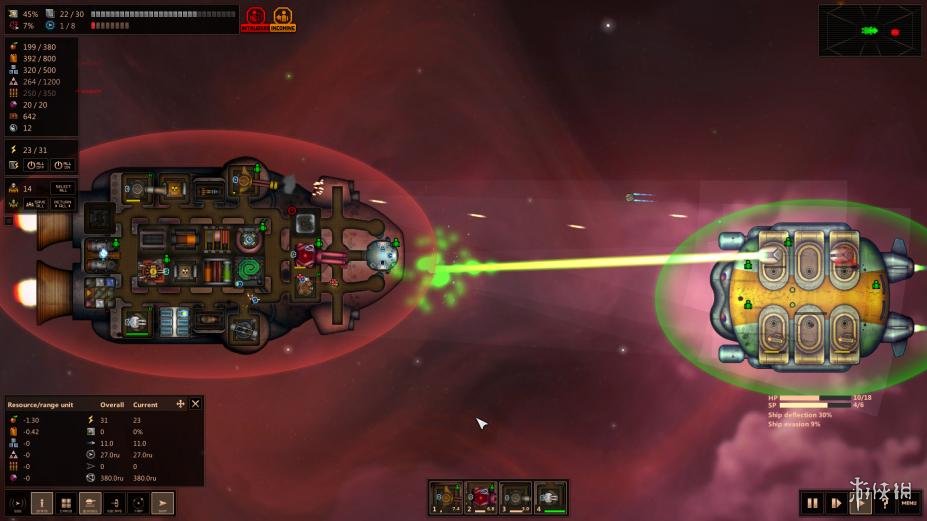This screenshot has height=521, width=927.
Task: Select weapon slot 2 with the red cannon
Action: (x=481, y=497)
